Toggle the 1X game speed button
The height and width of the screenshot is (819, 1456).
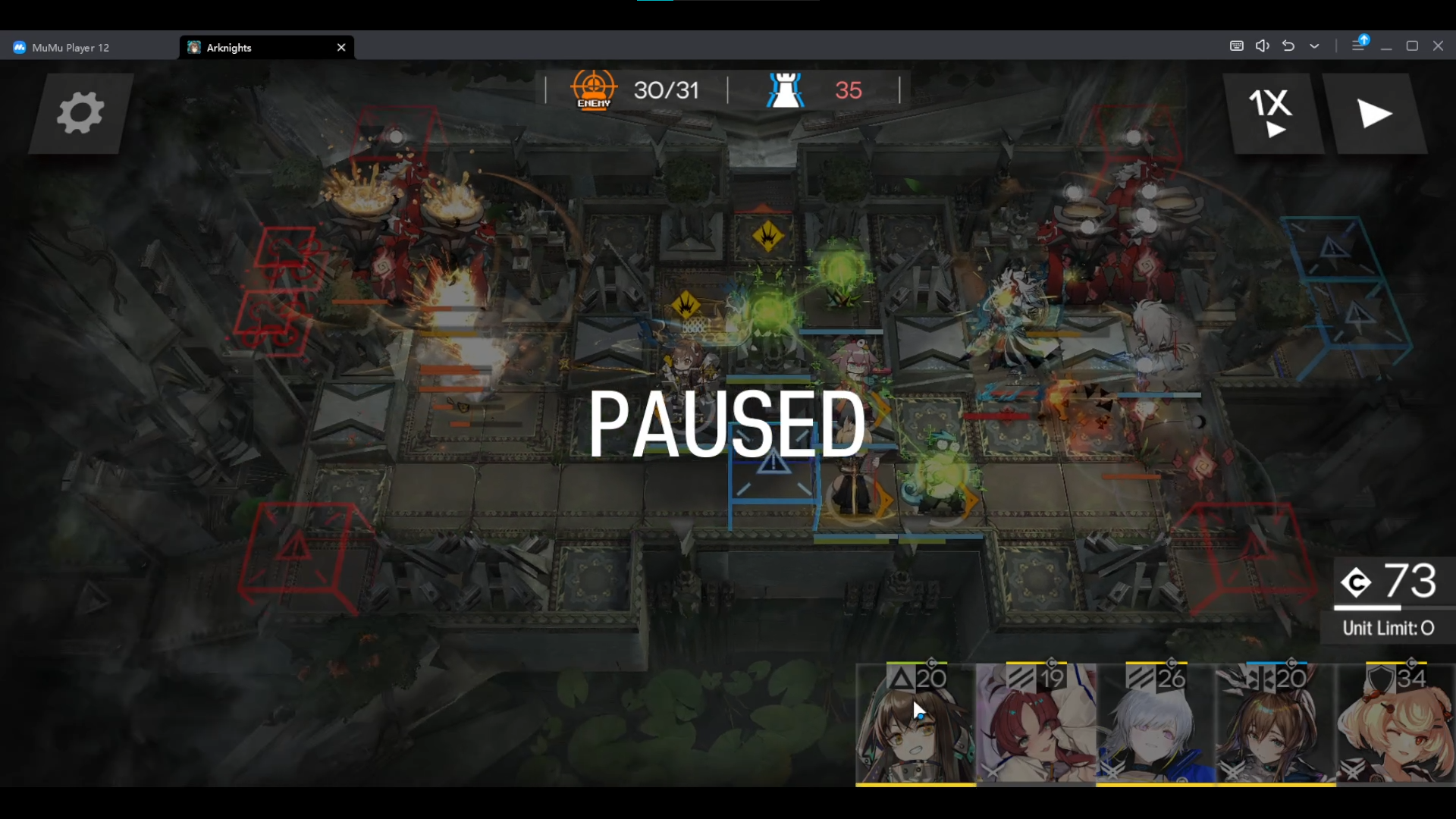1272,114
